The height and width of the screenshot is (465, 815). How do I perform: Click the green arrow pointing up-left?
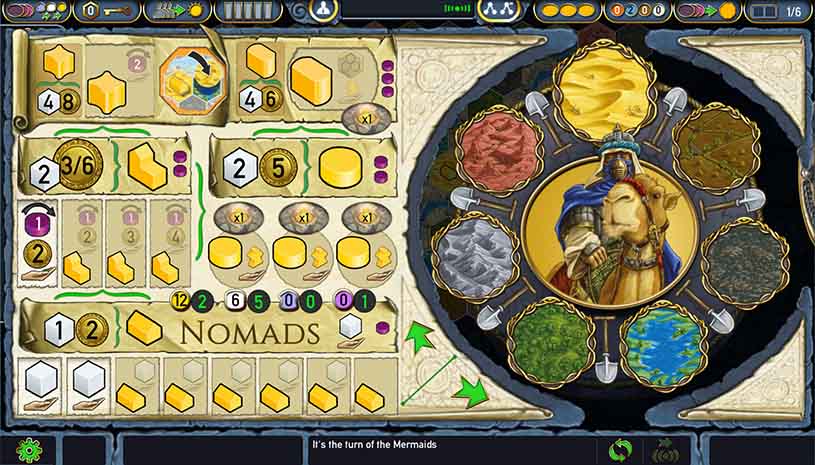point(423,334)
